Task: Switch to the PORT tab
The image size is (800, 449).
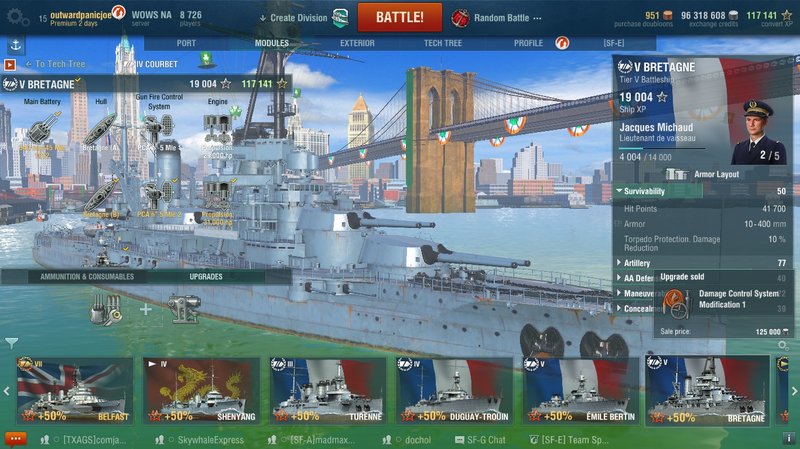Action: coord(185,44)
